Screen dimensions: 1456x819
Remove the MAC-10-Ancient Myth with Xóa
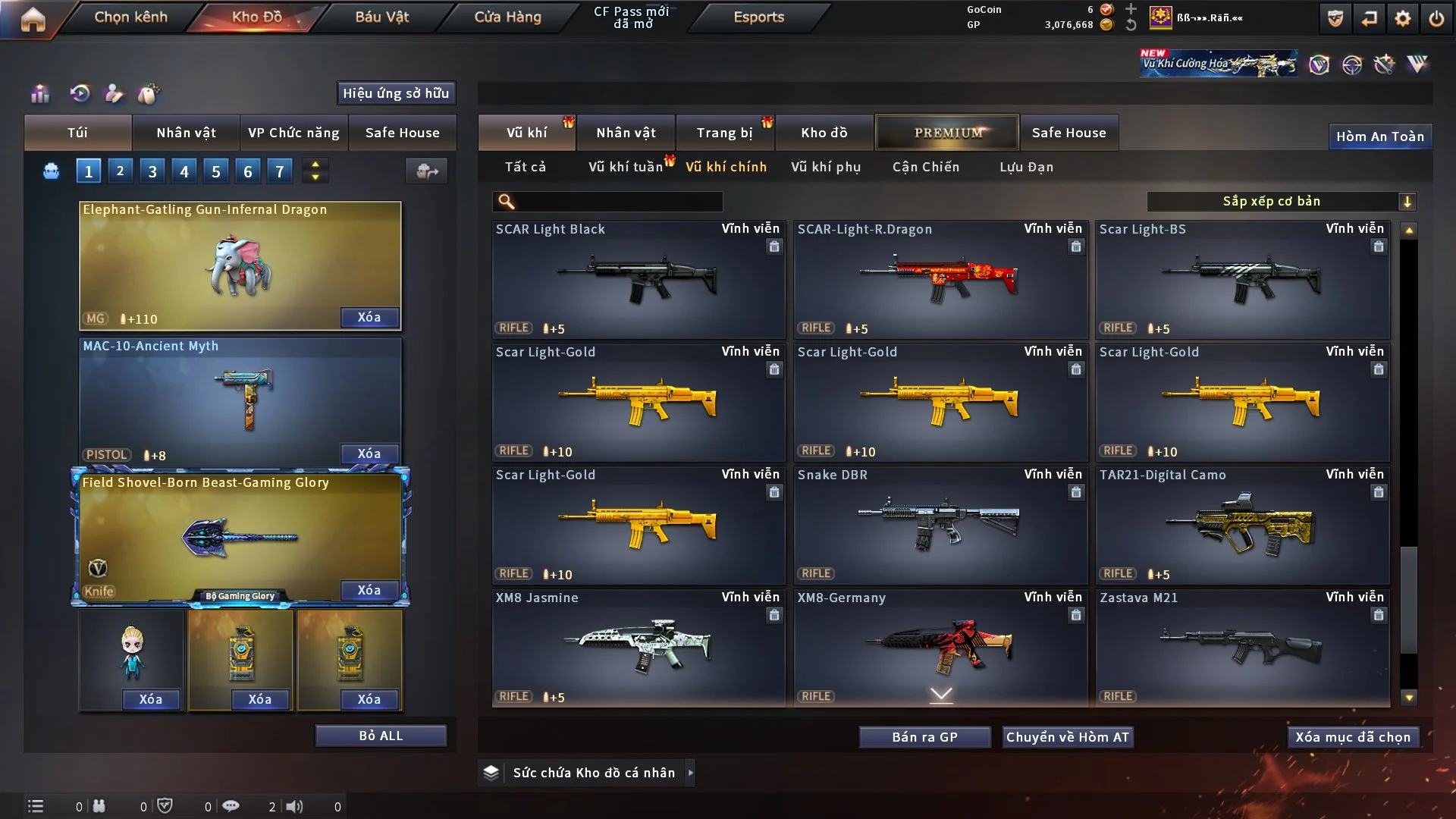(x=369, y=453)
